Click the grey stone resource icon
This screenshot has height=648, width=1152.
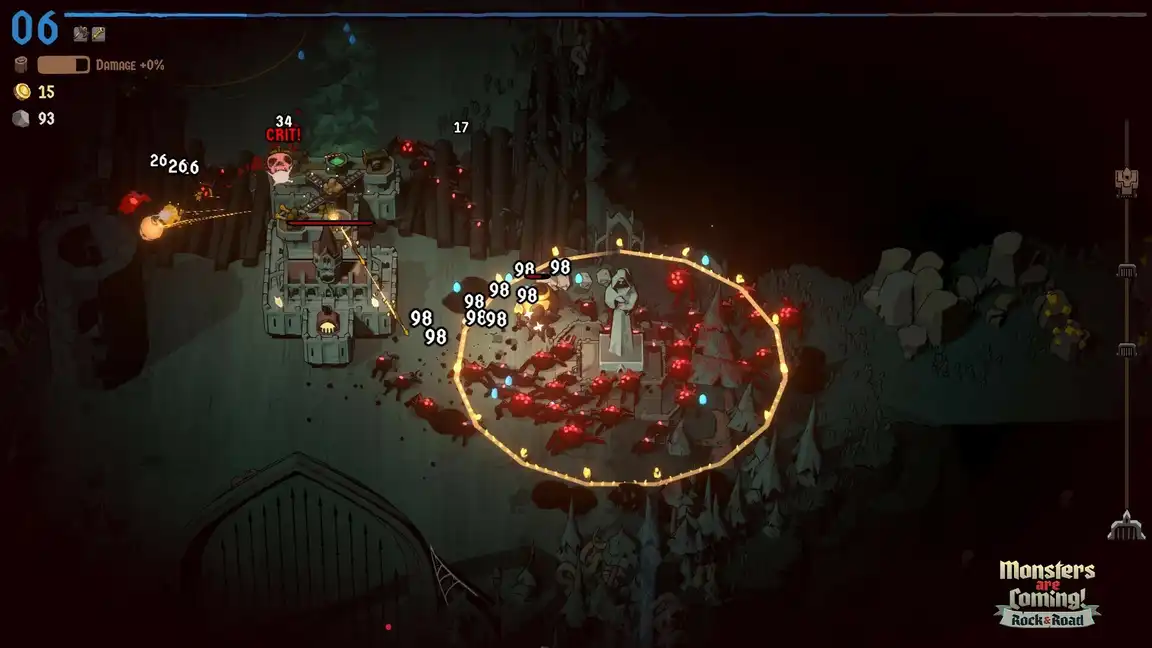(21, 118)
